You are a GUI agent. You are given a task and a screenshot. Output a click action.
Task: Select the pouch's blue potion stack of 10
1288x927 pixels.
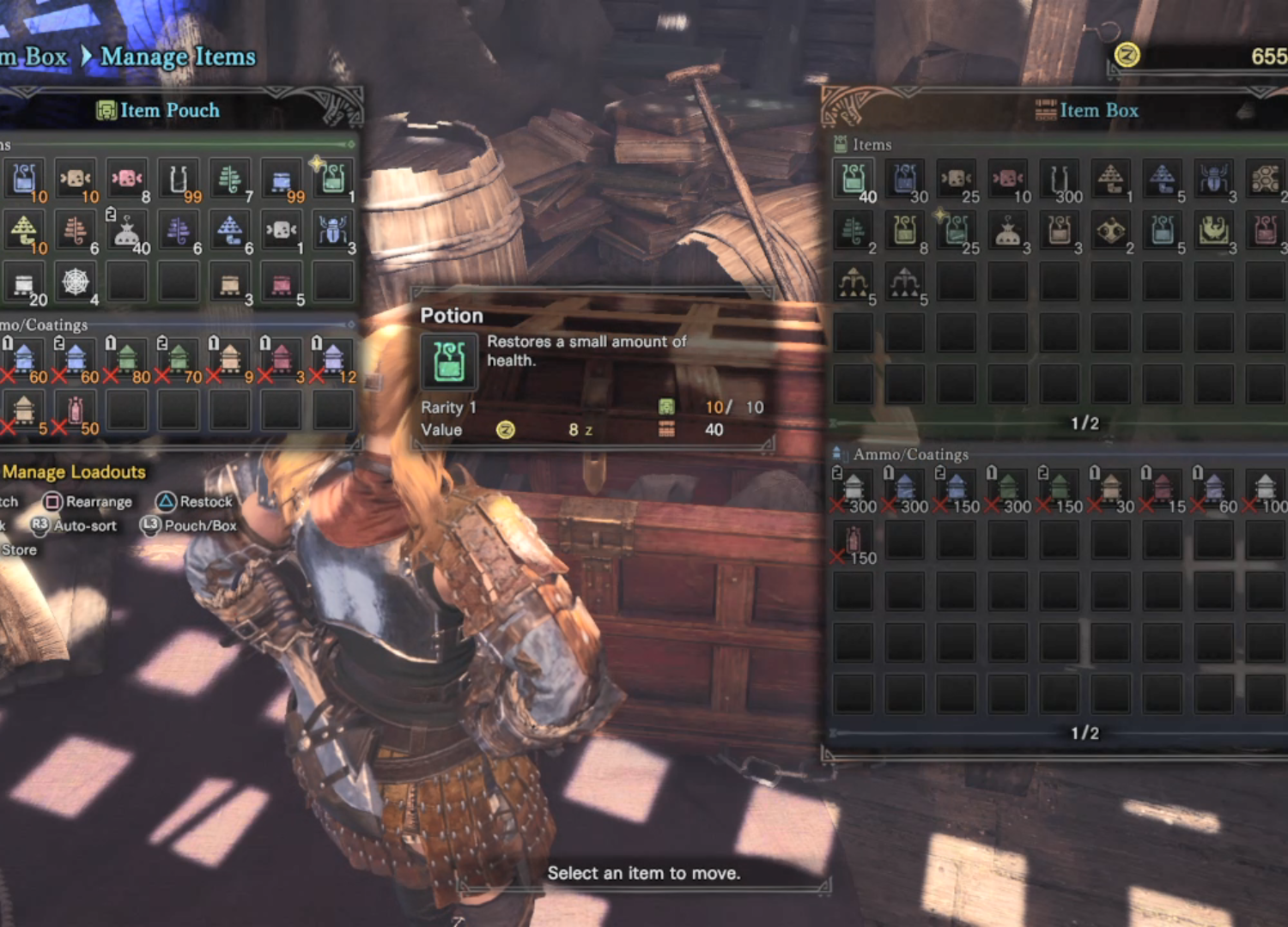pyautogui.click(x=24, y=179)
